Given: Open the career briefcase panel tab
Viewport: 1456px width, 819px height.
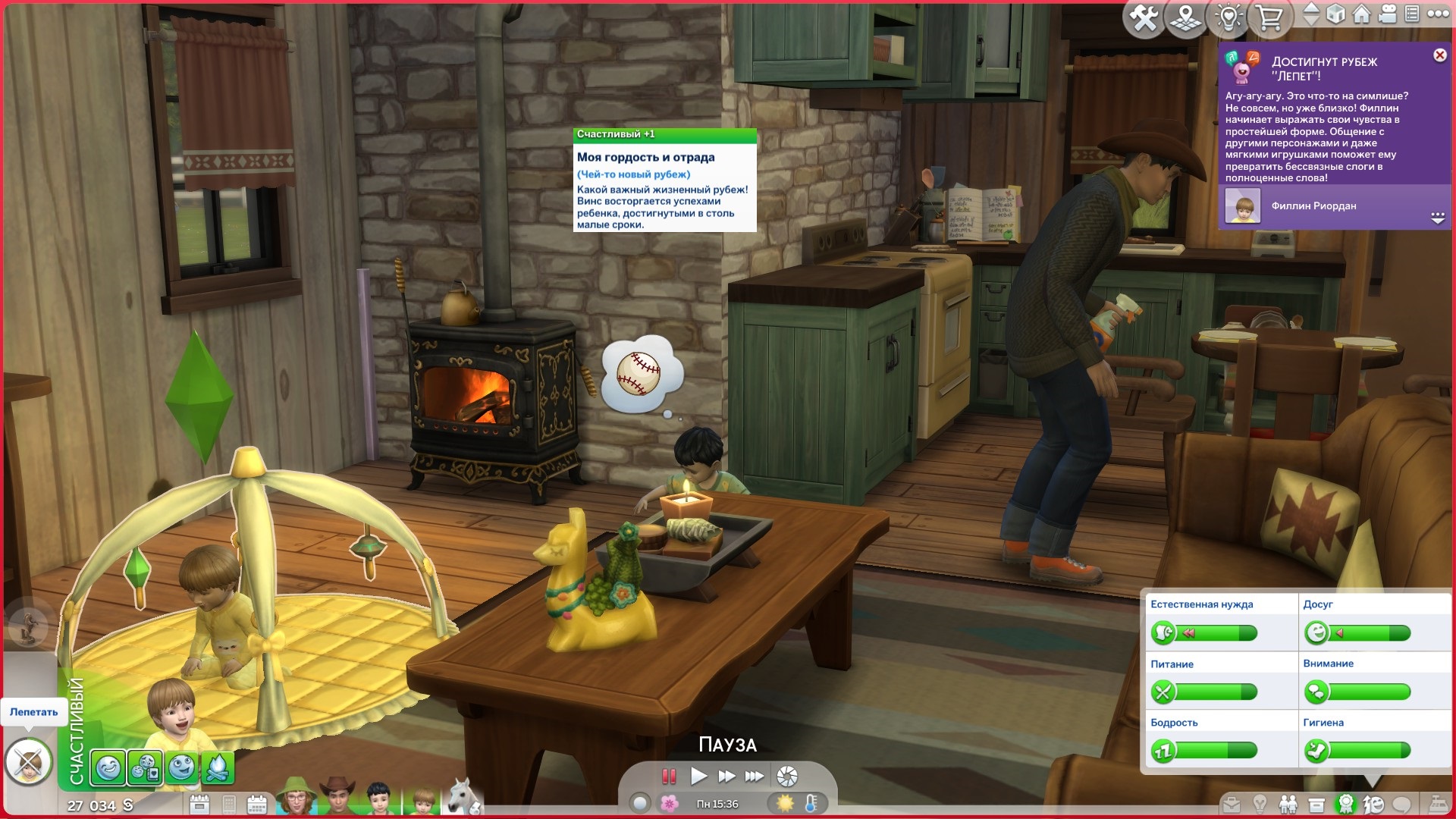Looking at the screenshot, I should pyautogui.click(x=1231, y=804).
